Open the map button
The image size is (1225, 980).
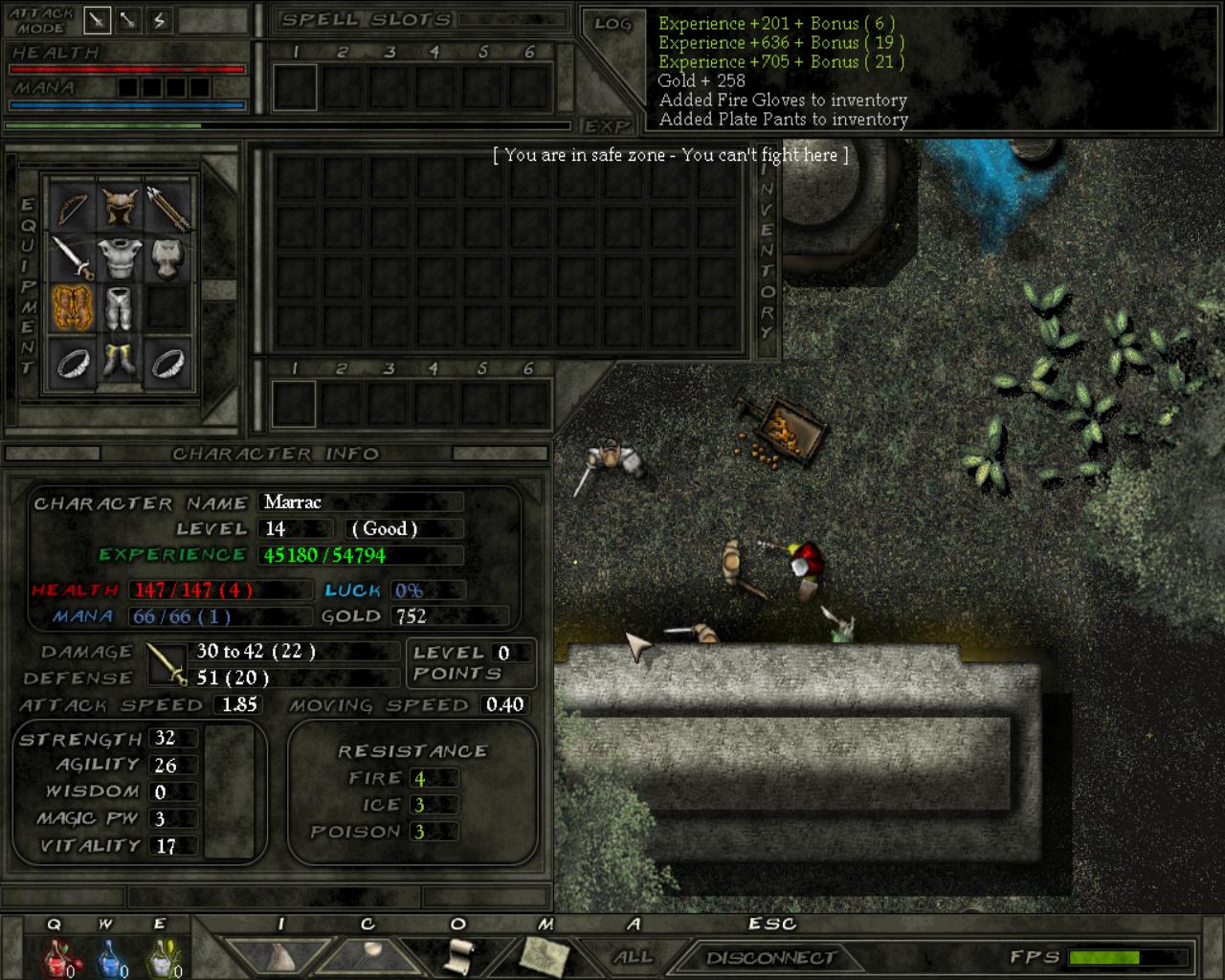[x=544, y=955]
